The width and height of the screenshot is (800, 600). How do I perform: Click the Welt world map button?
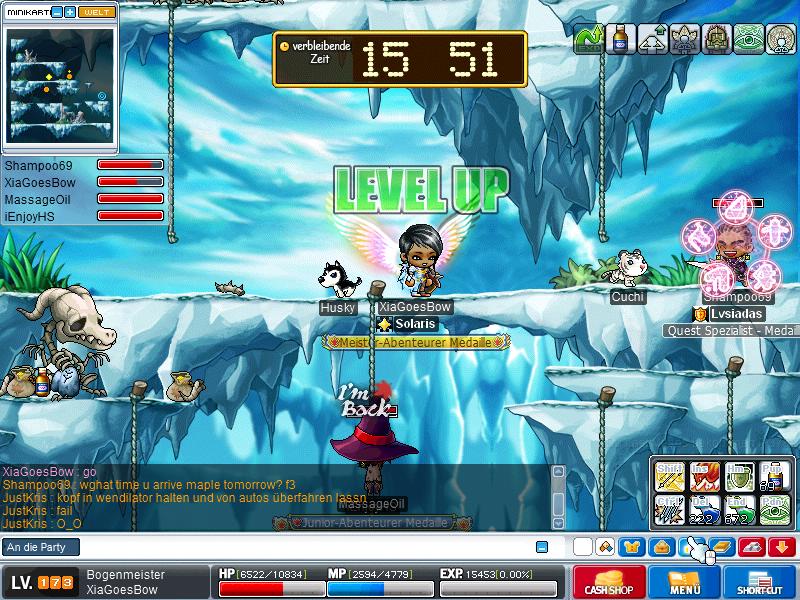(x=94, y=12)
